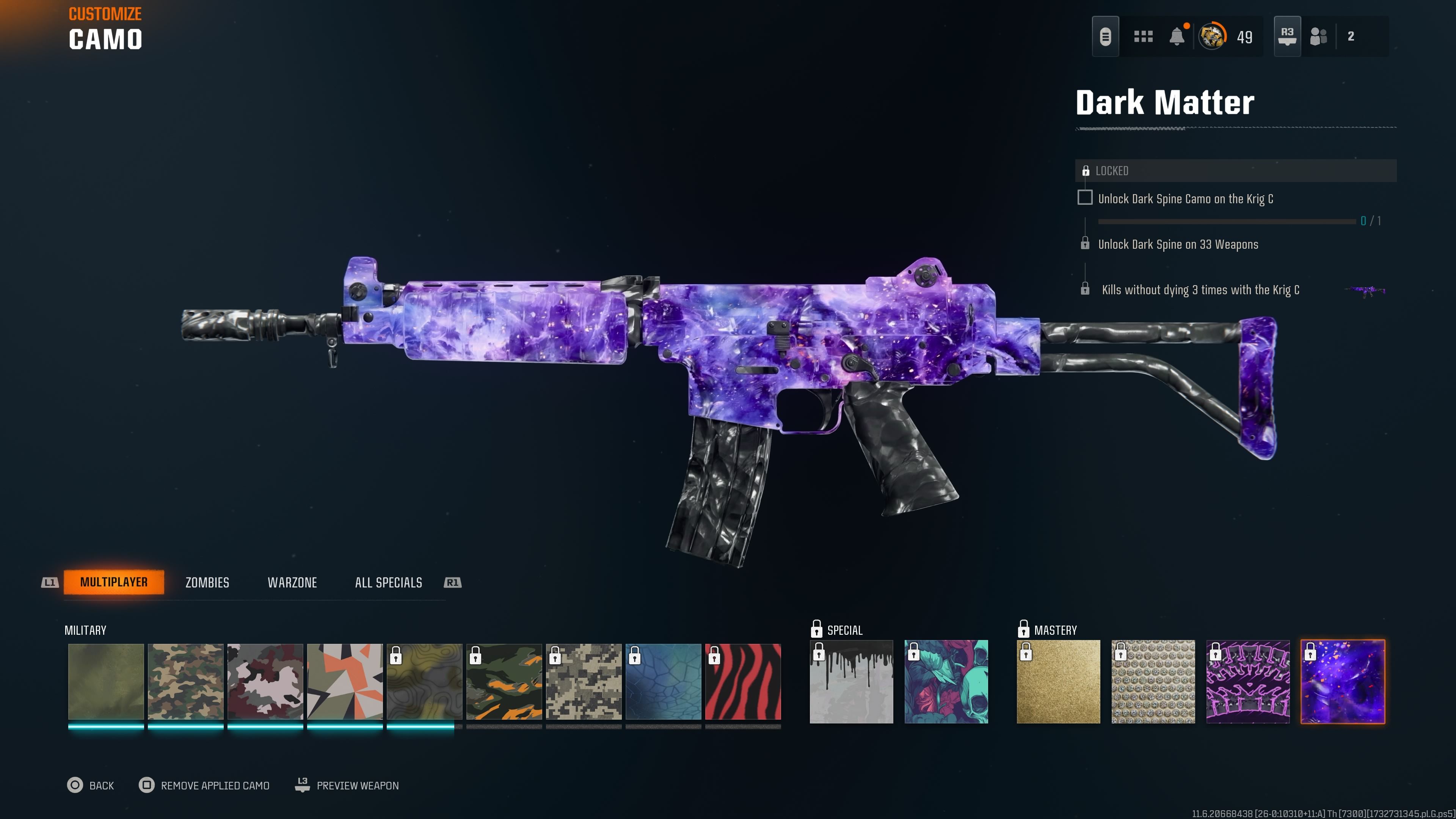Pick the maroon and grey splinter camo

click(x=265, y=682)
